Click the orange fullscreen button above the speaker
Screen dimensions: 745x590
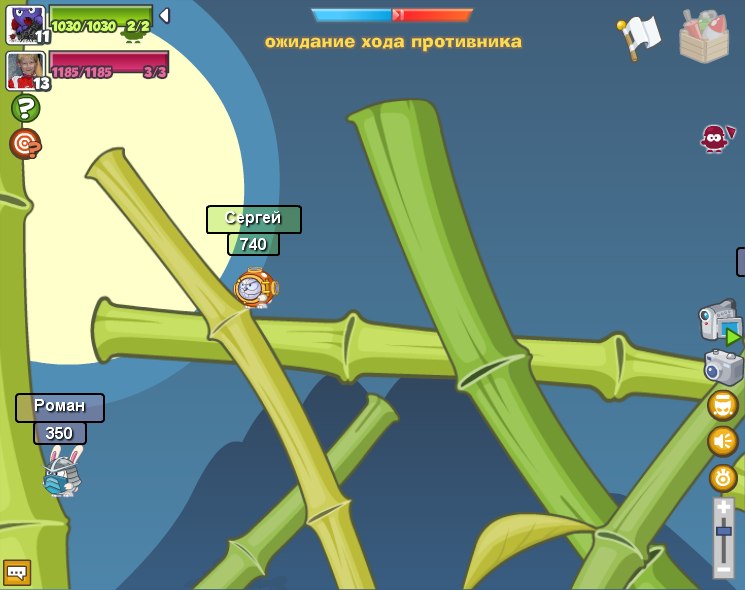point(723,405)
